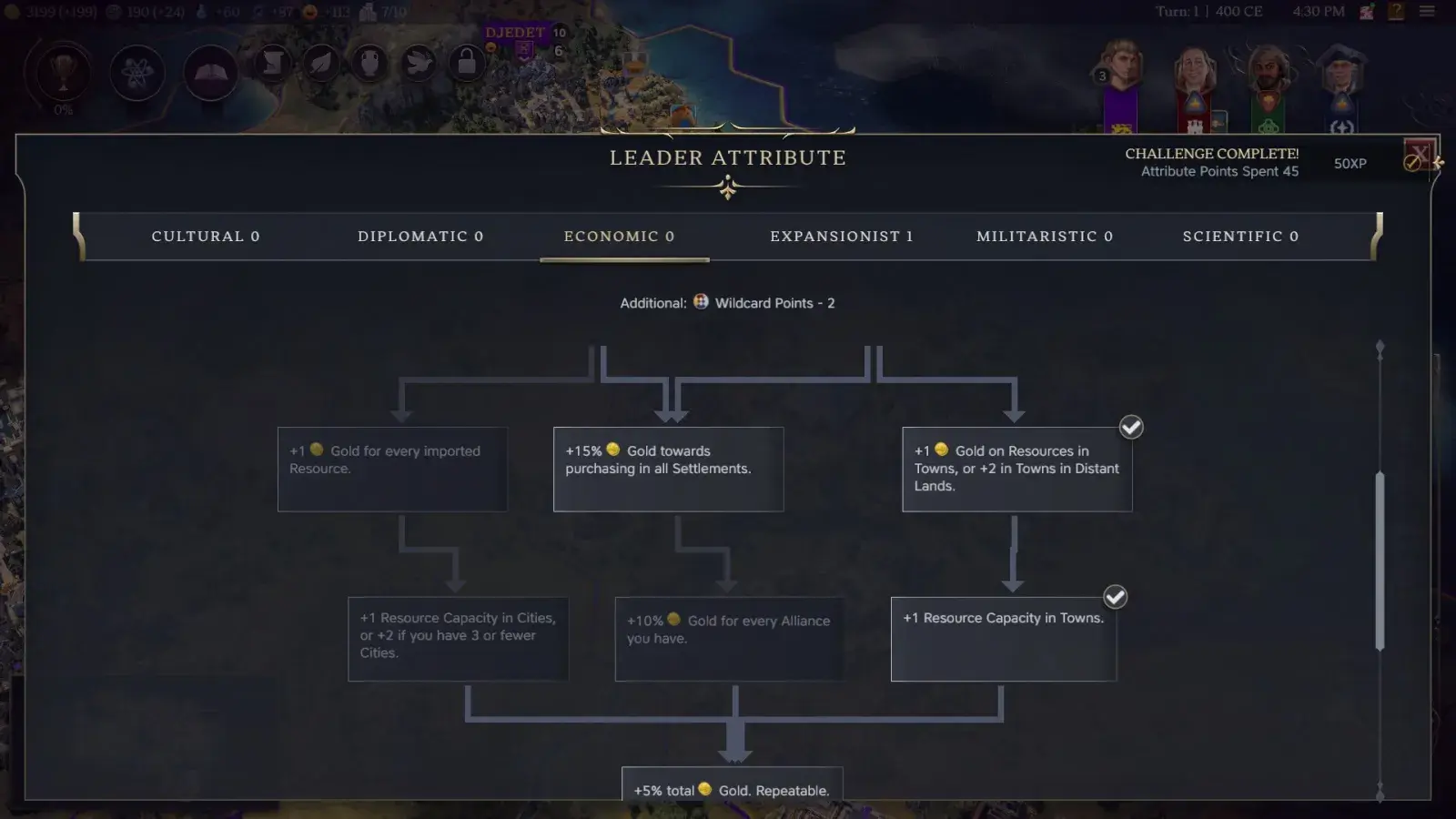Select the lock icon in the top bar

coord(466,64)
